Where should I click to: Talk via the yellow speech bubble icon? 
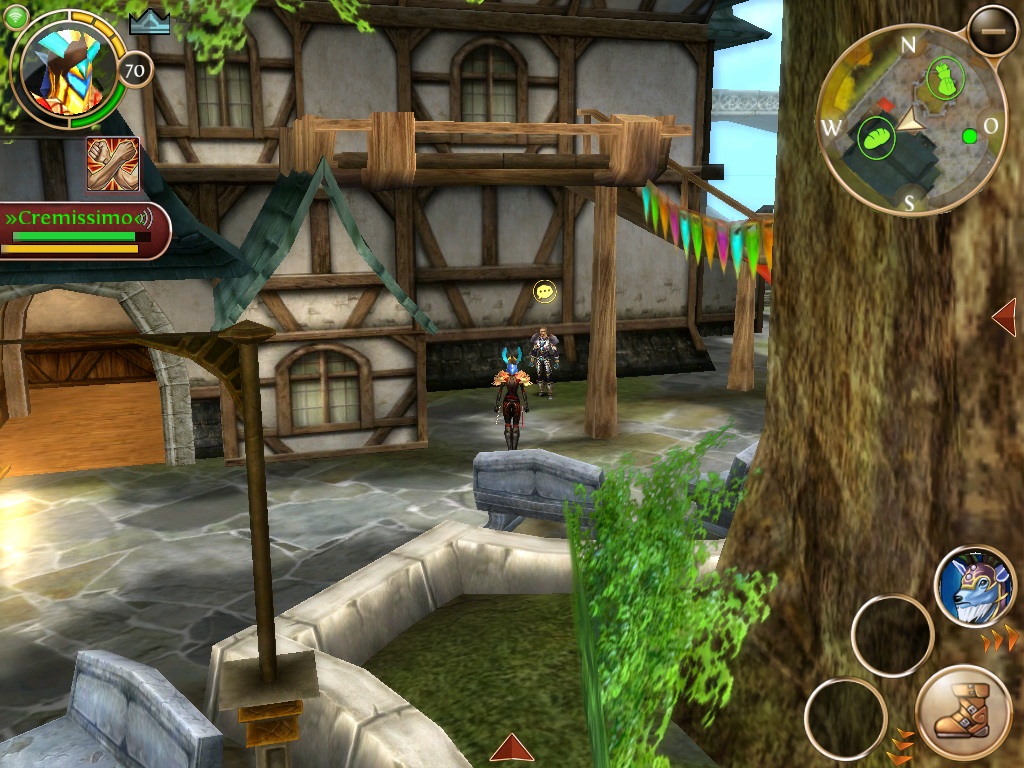pyautogui.click(x=545, y=291)
